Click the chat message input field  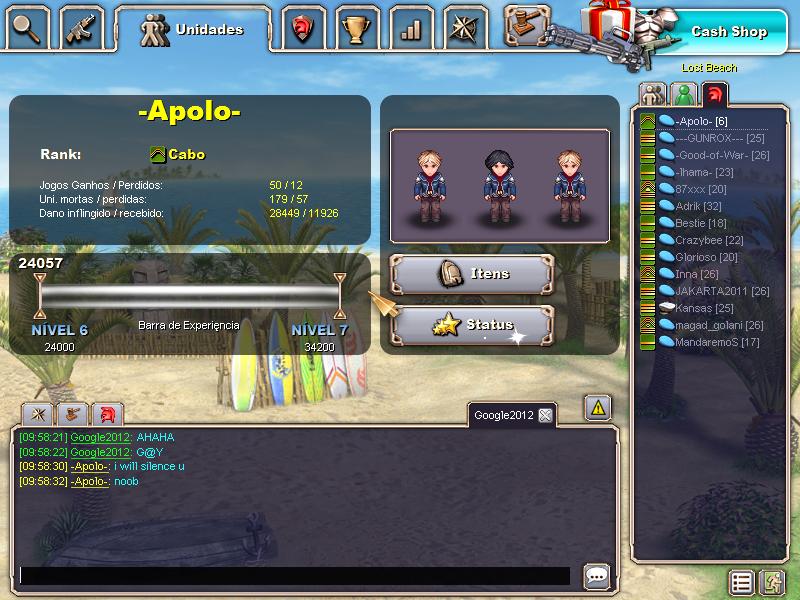(x=295, y=576)
